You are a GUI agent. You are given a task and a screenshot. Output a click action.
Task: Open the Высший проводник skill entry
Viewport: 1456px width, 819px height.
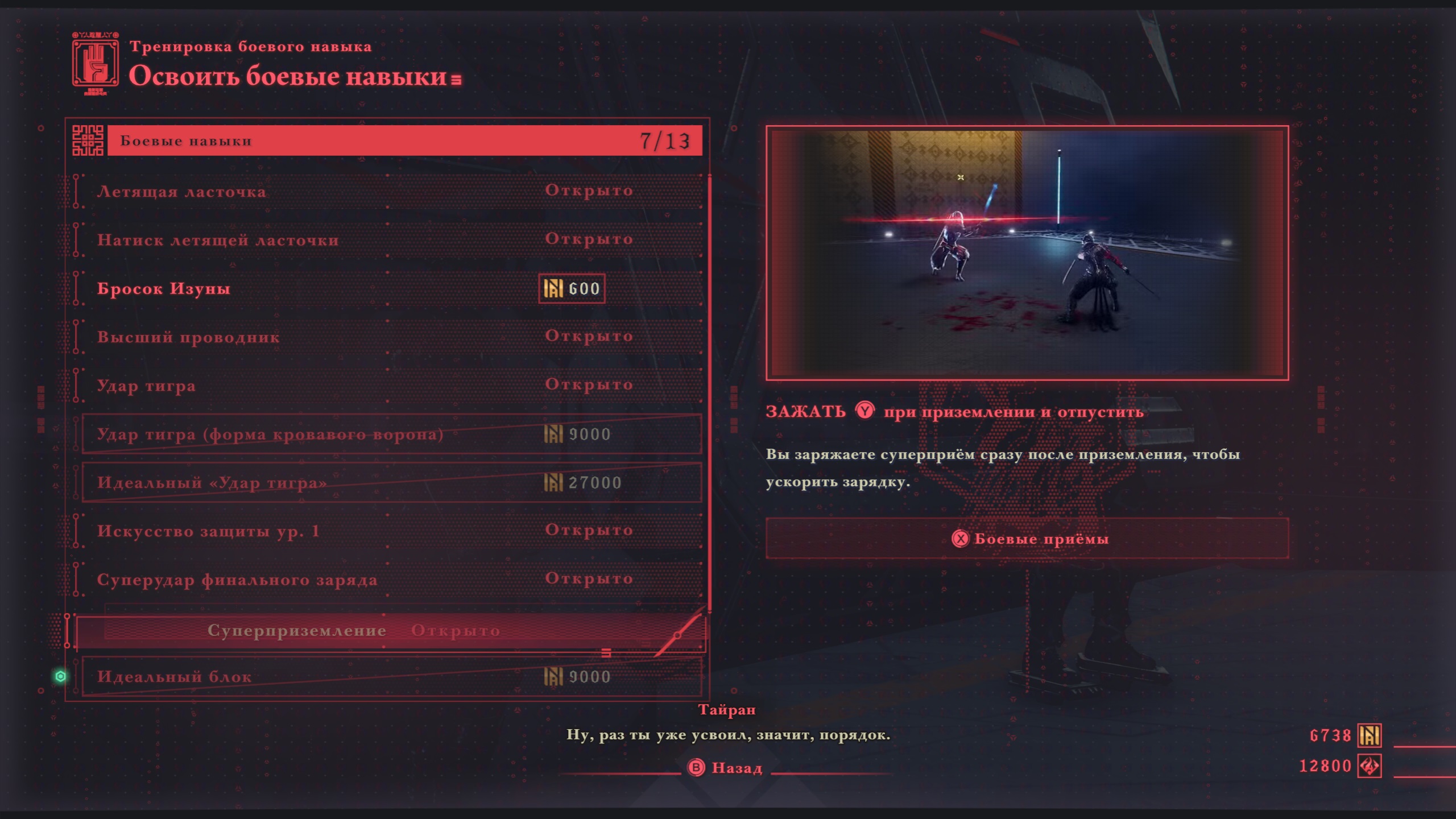[x=387, y=337]
